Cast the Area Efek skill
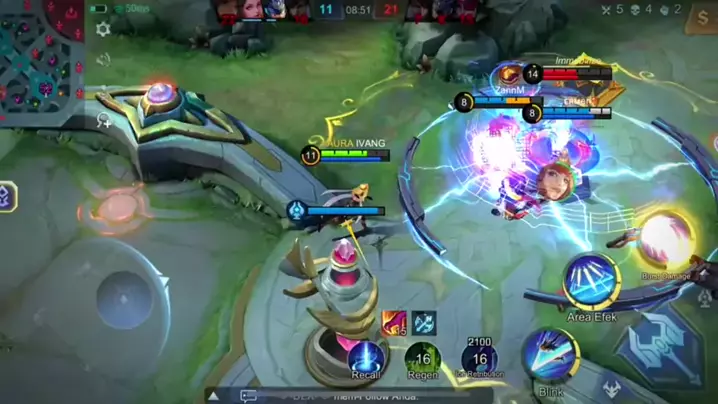The image size is (718, 404). [x=592, y=282]
